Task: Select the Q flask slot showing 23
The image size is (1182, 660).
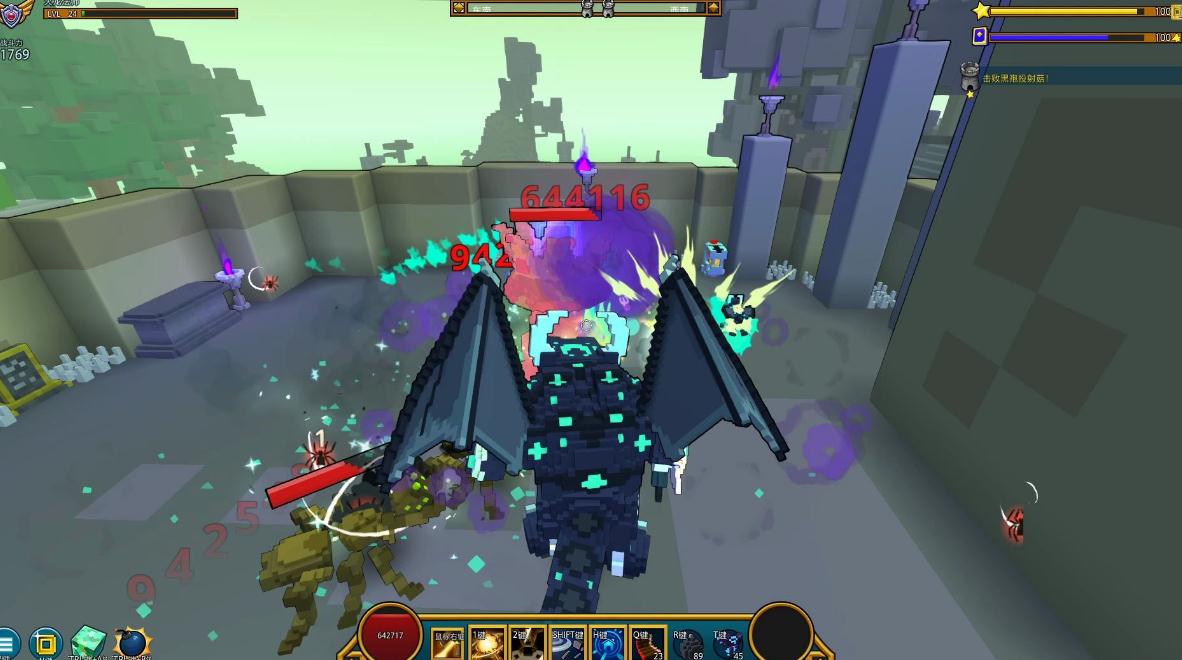Action: coord(647,645)
